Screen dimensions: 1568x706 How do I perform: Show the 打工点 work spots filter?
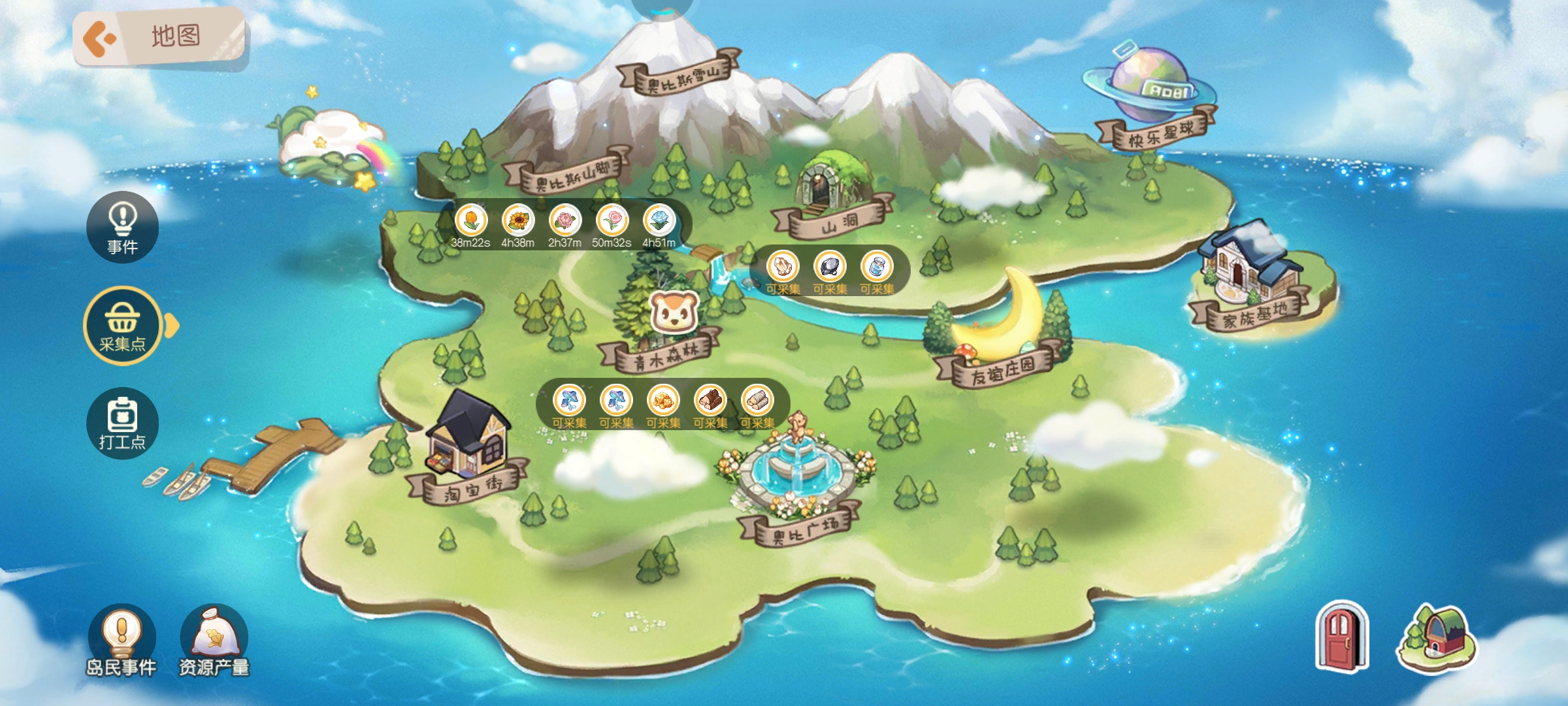click(x=123, y=423)
